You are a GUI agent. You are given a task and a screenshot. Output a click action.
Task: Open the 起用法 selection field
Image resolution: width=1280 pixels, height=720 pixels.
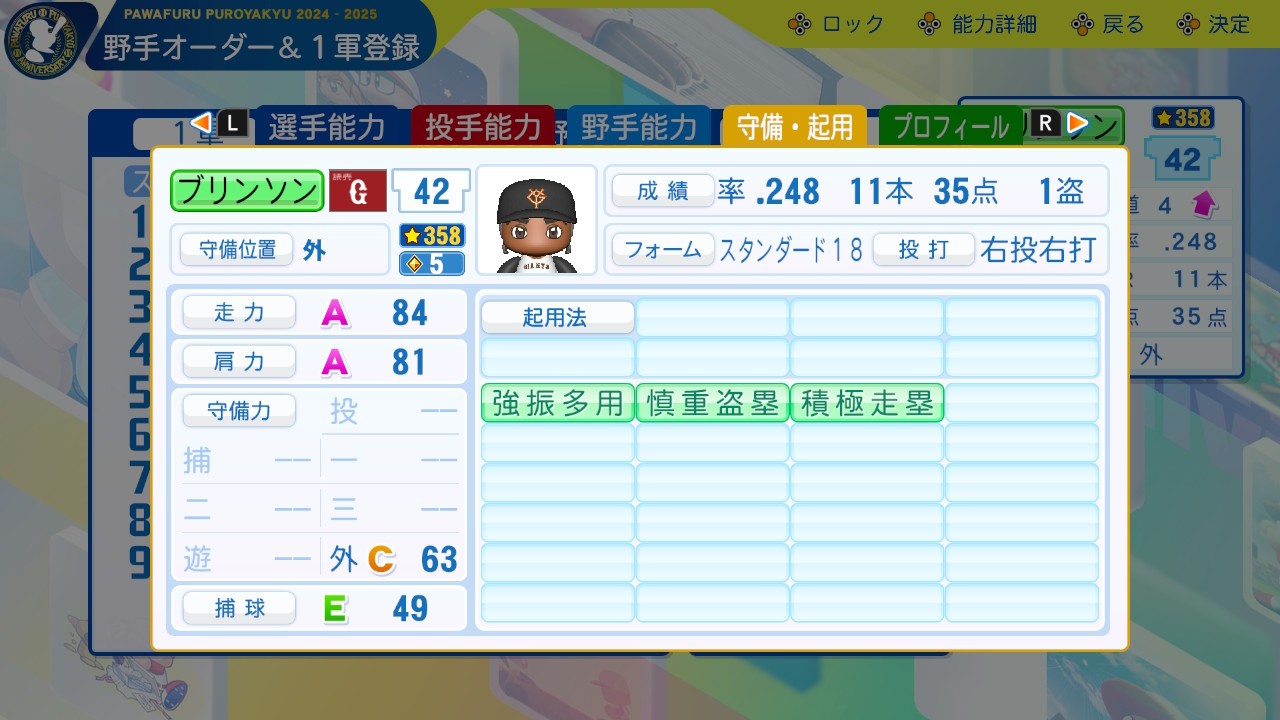[x=556, y=317]
